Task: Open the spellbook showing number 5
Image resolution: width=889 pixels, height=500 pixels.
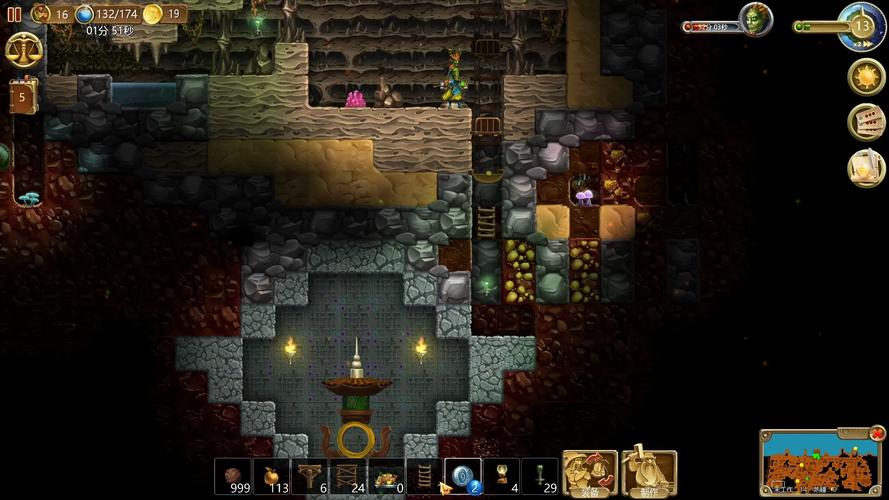Action: 22,97
